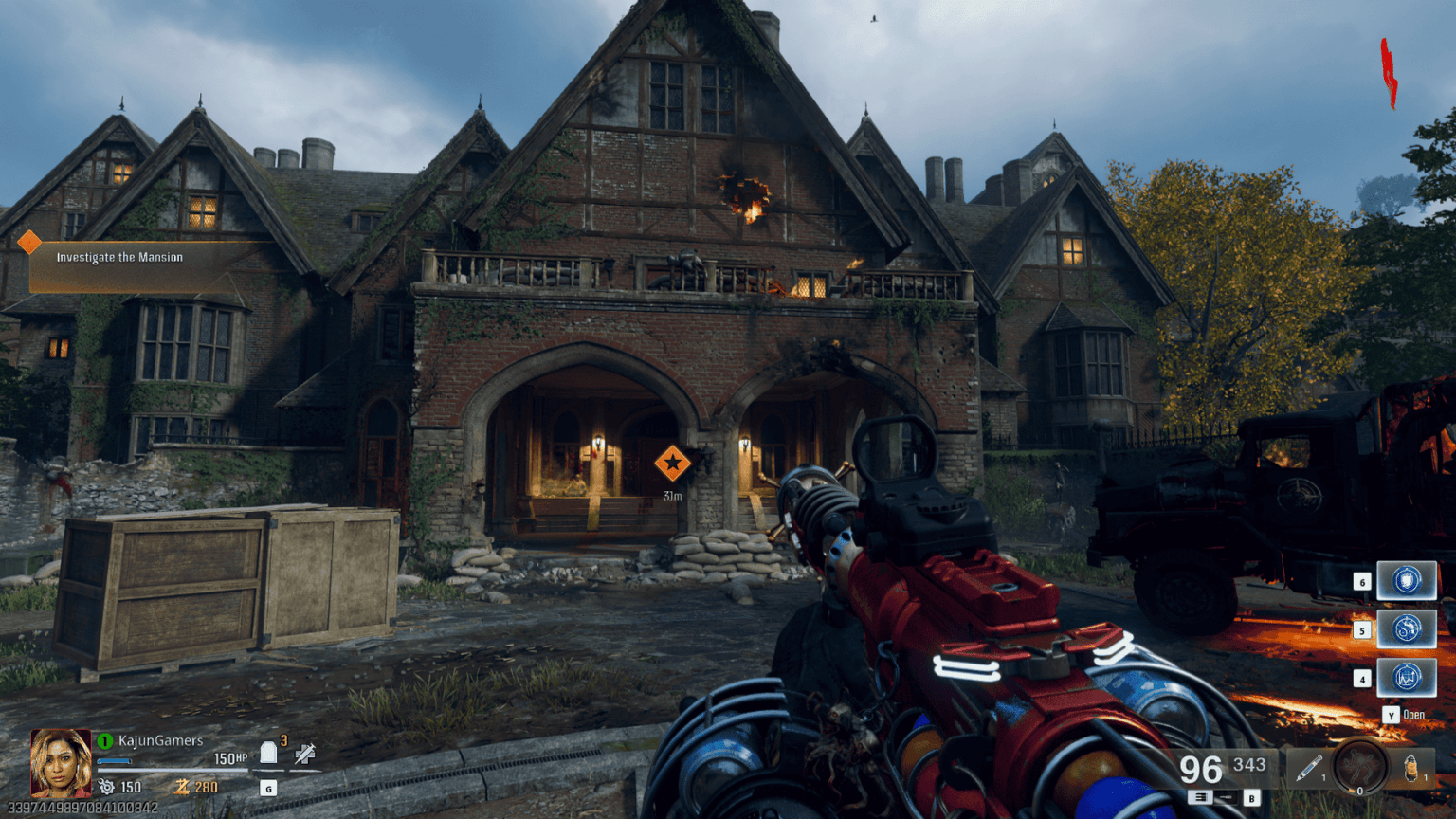Click the ammo type icon under 96 ammo count

1202,796
